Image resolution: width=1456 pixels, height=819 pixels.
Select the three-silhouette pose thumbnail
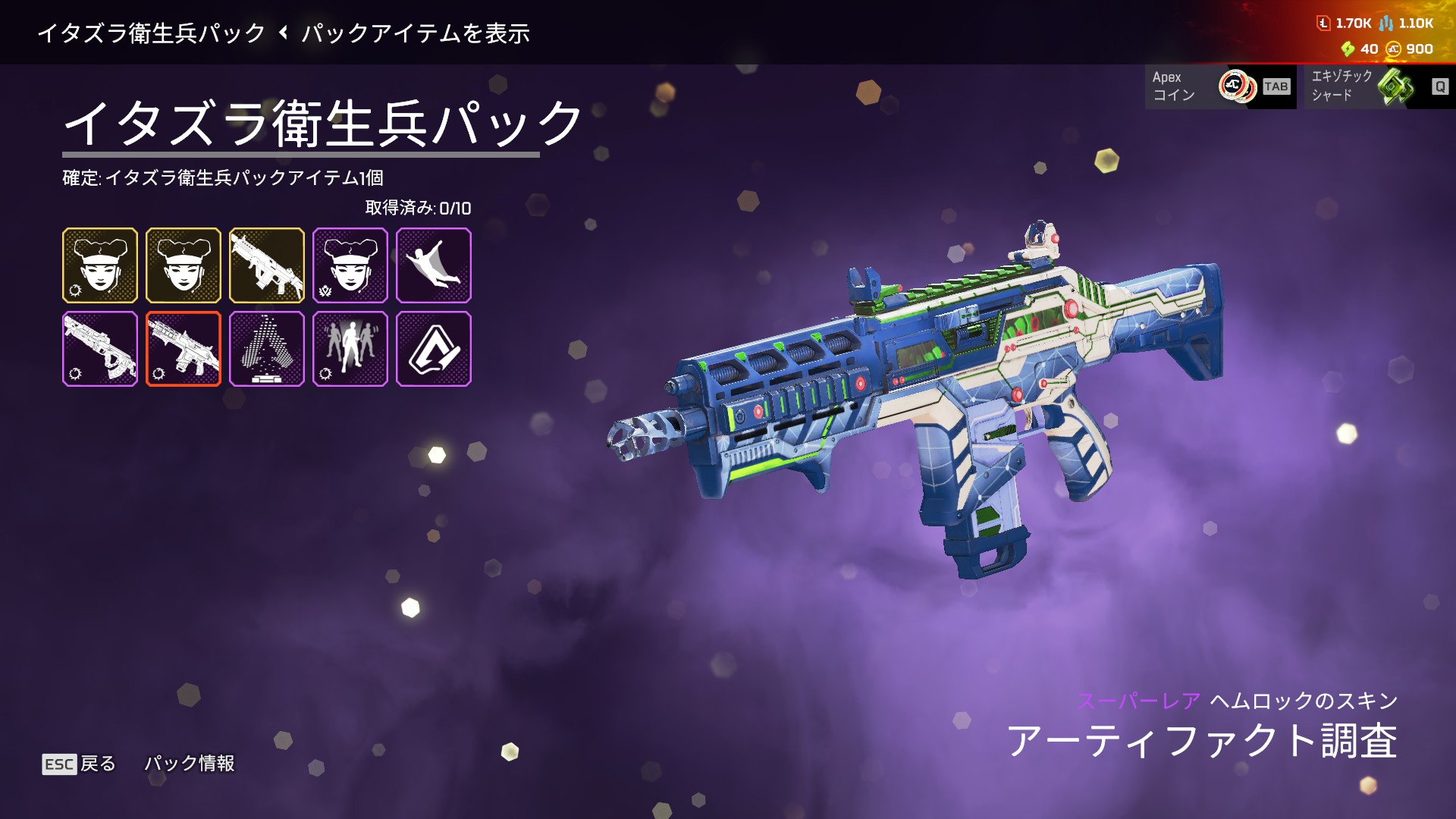[x=350, y=349]
